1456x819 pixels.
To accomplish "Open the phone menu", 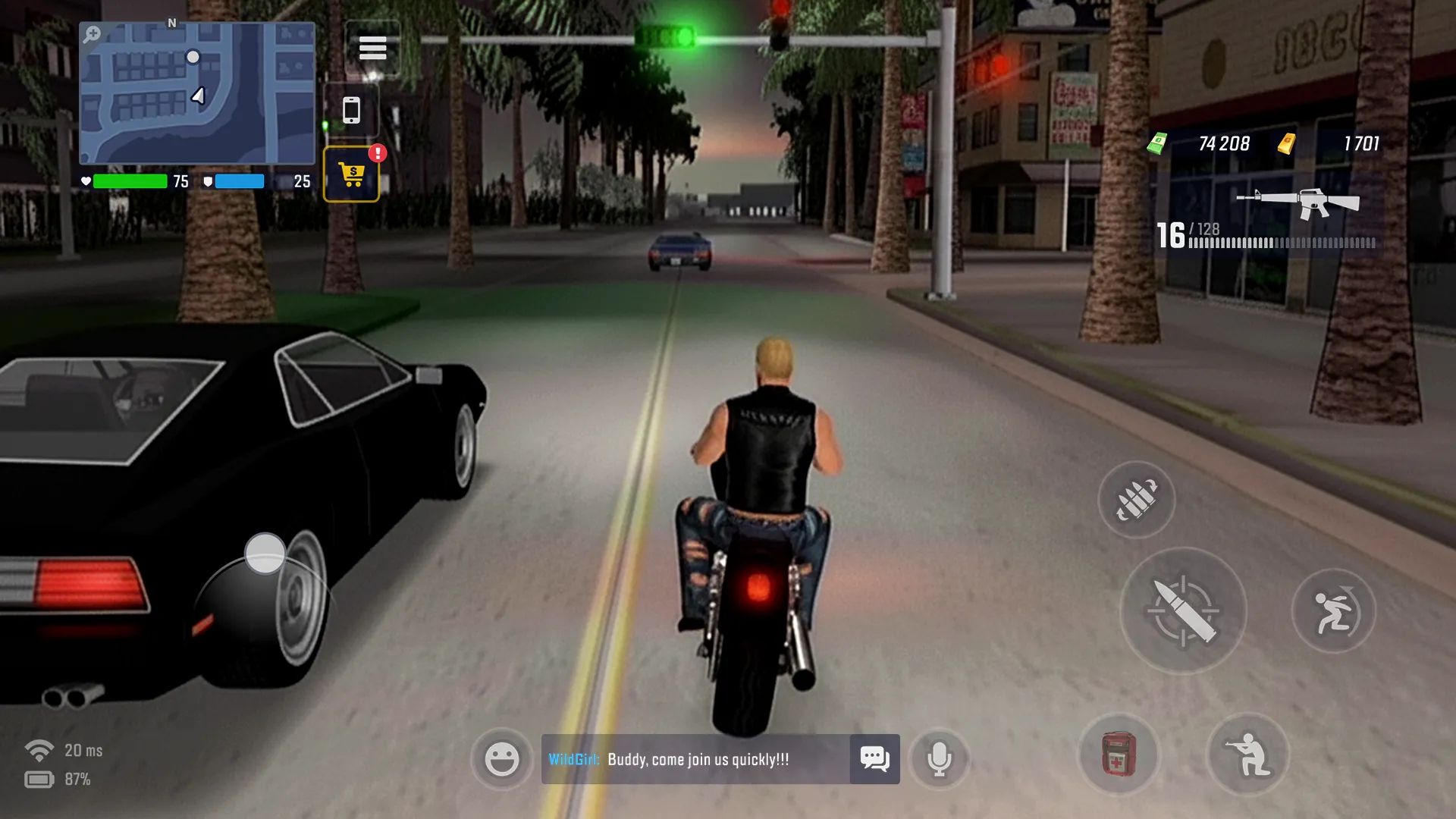I will (x=351, y=108).
